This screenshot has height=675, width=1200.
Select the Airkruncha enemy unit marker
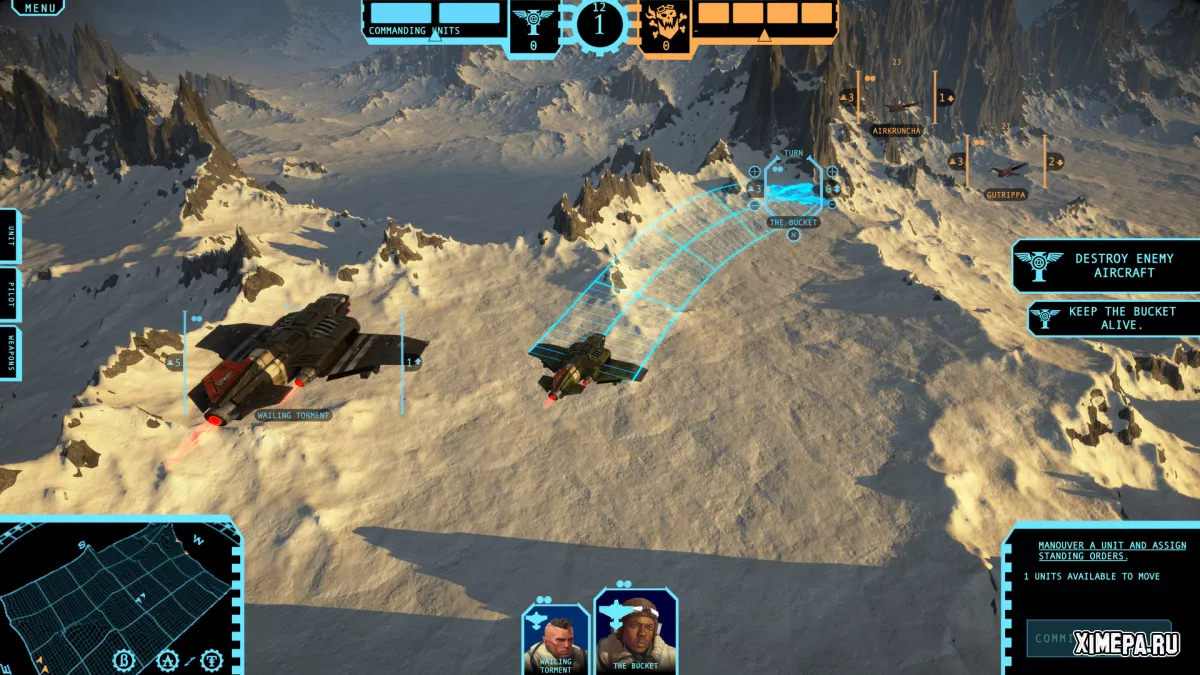(x=897, y=108)
